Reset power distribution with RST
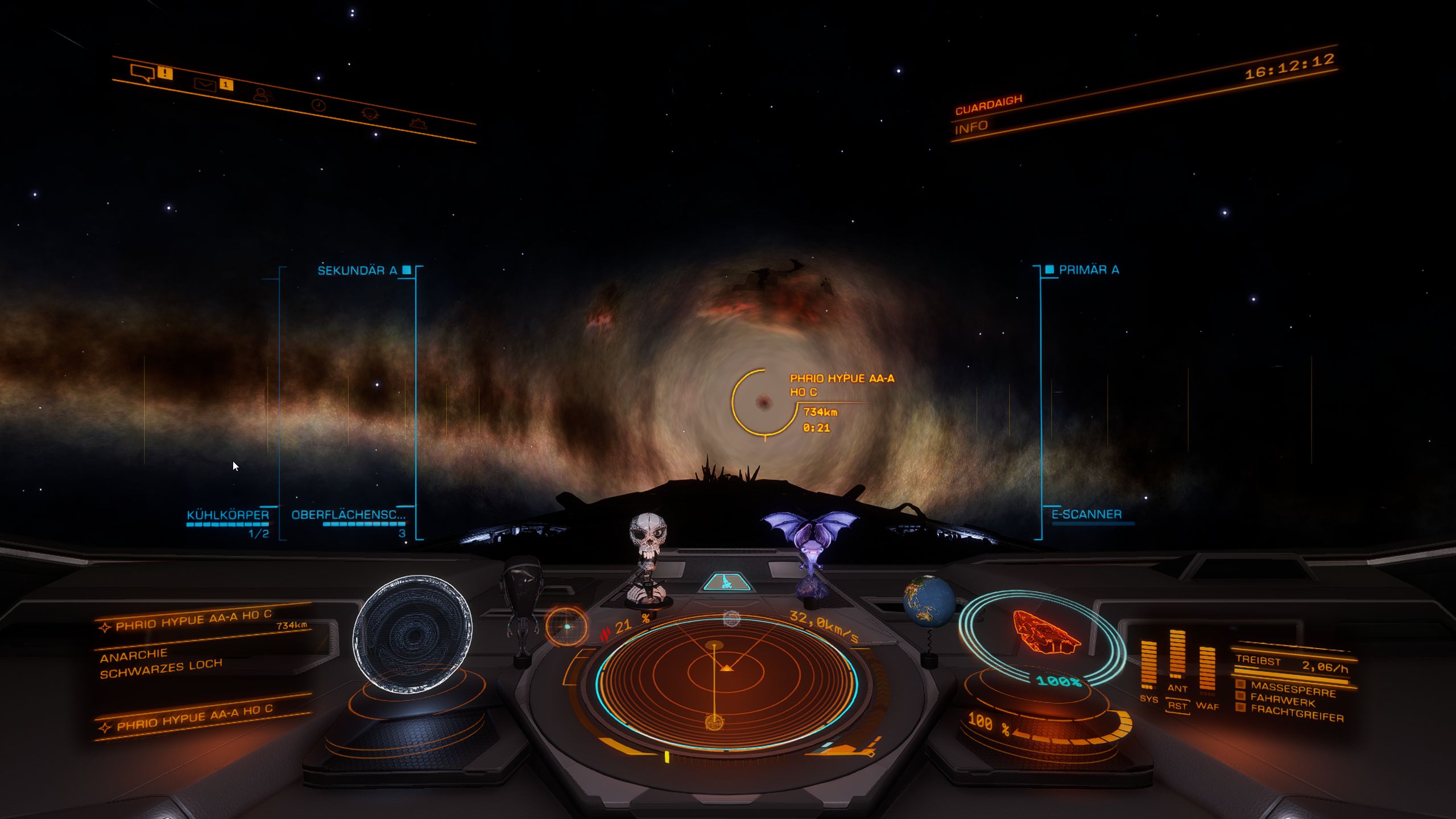This screenshot has width=1456, height=819. (1177, 706)
